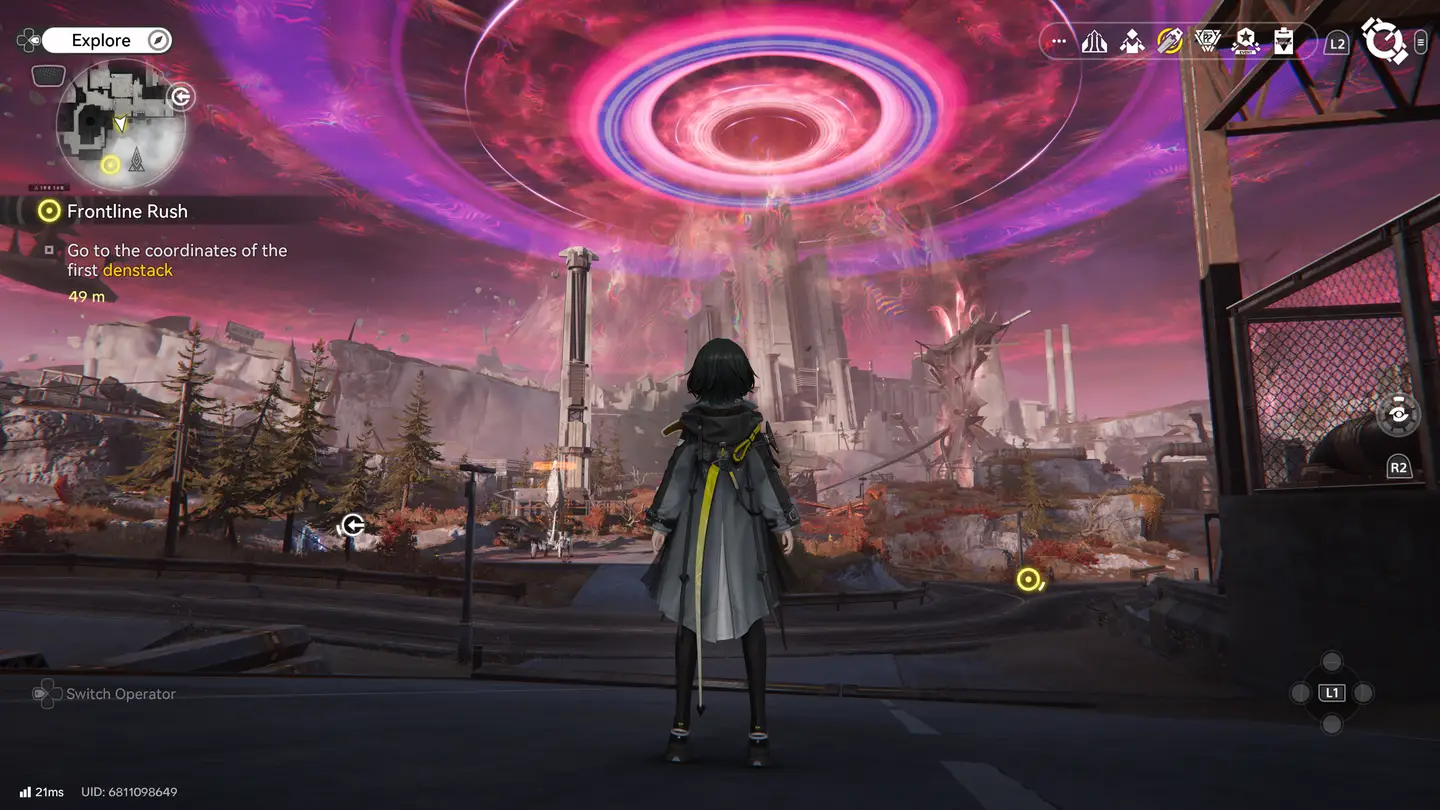Click the Switch Operator control
This screenshot has width=1440, height=810.
tap(105, 694)
